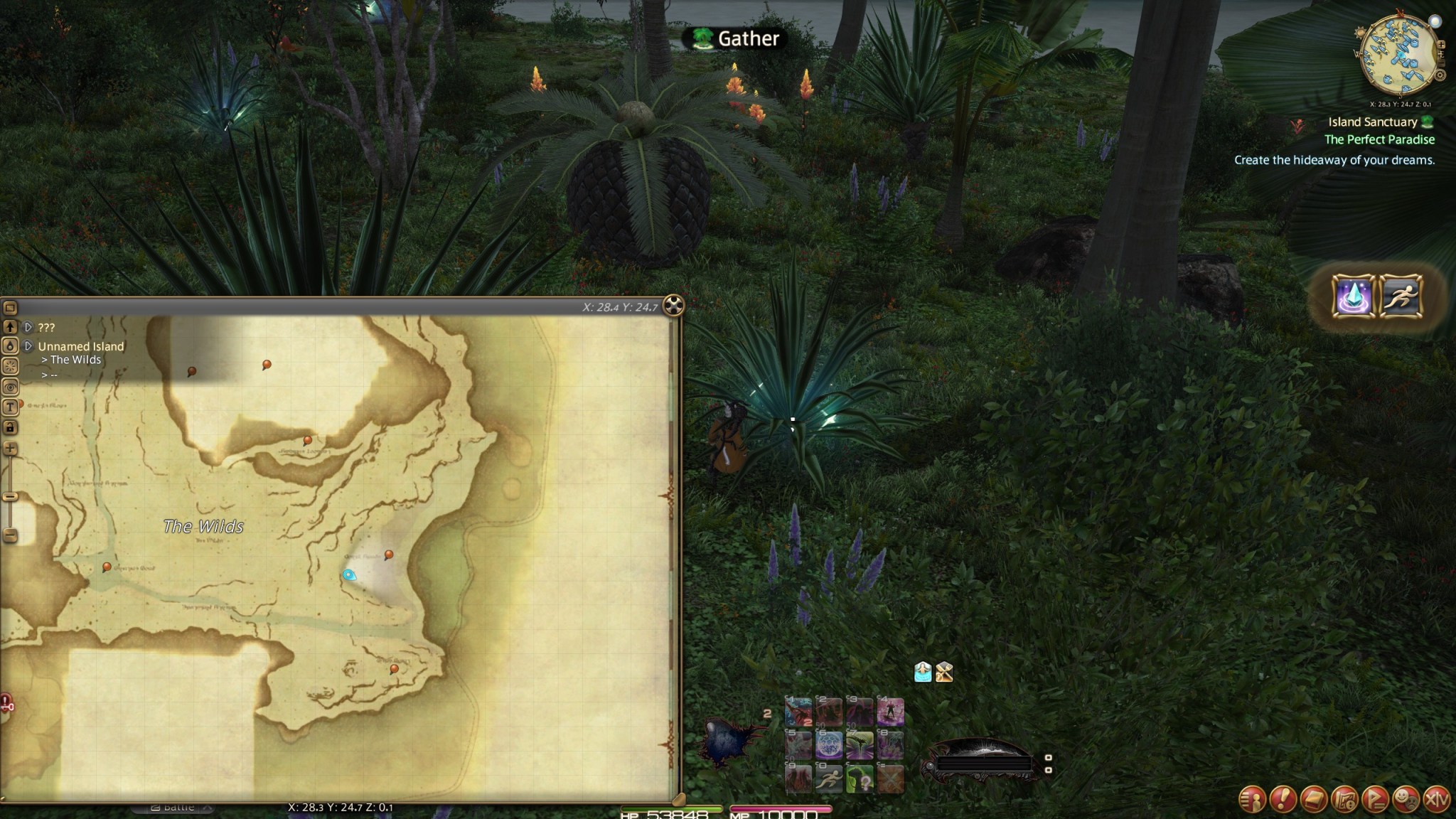Click the zoom out minus button on map

(9, 535)
